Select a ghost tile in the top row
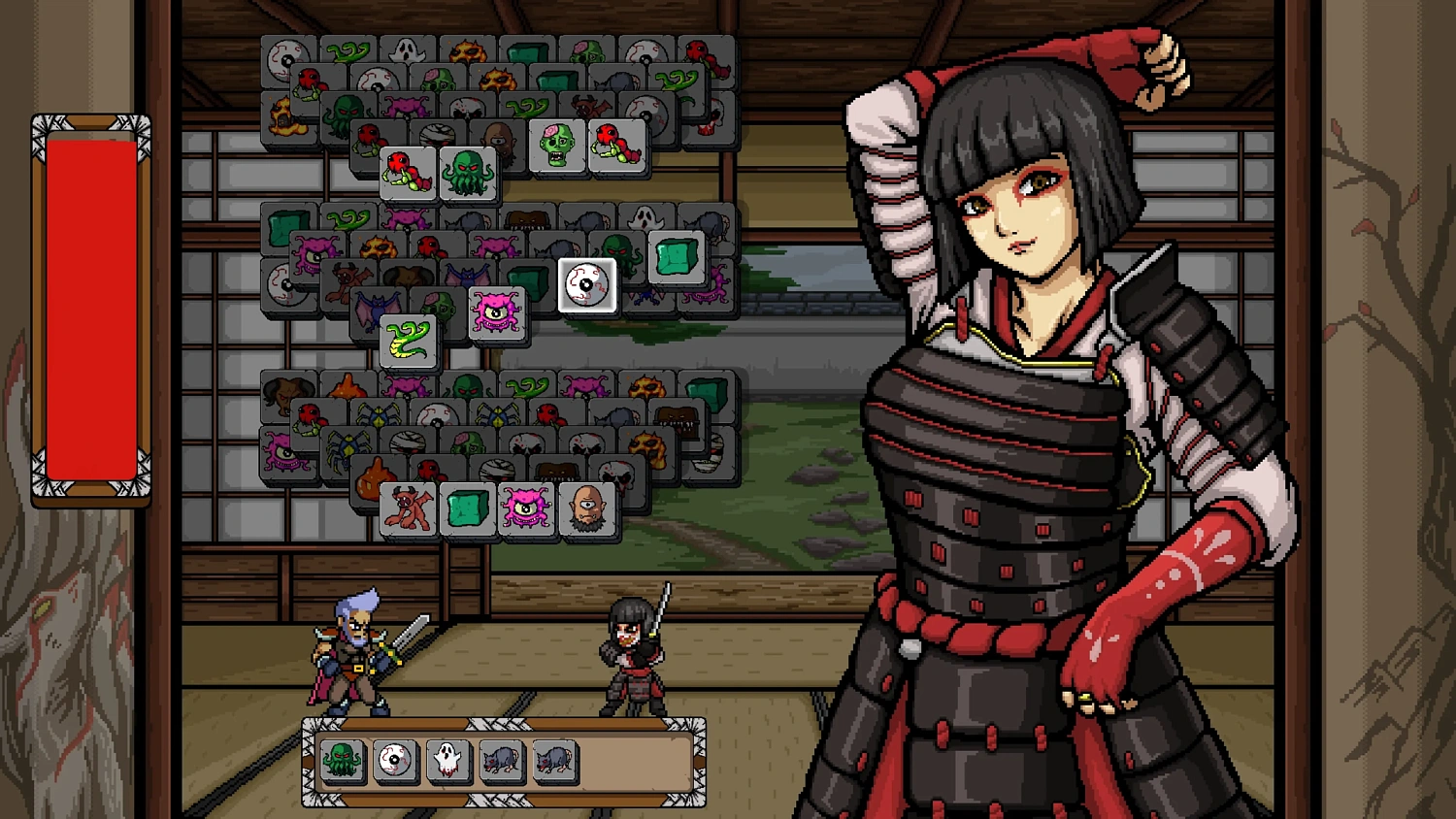This screenshot has height=819, width=1456. pos(407,51)
